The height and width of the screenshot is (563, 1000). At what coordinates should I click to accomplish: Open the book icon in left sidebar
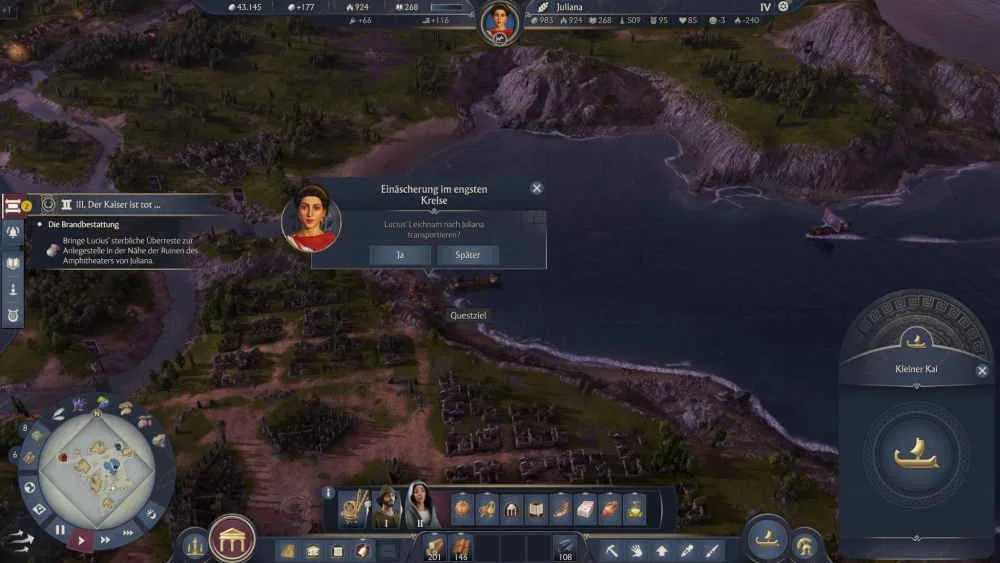coord(14,263)
